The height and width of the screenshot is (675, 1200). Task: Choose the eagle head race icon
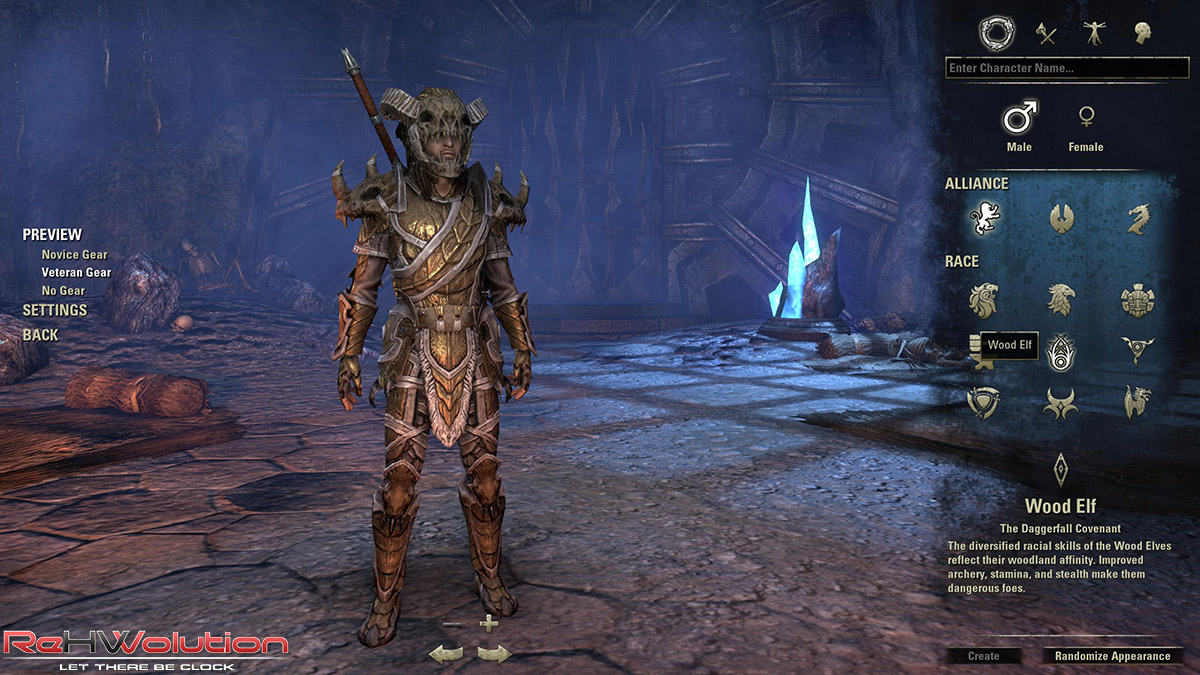coord(1060,299)
